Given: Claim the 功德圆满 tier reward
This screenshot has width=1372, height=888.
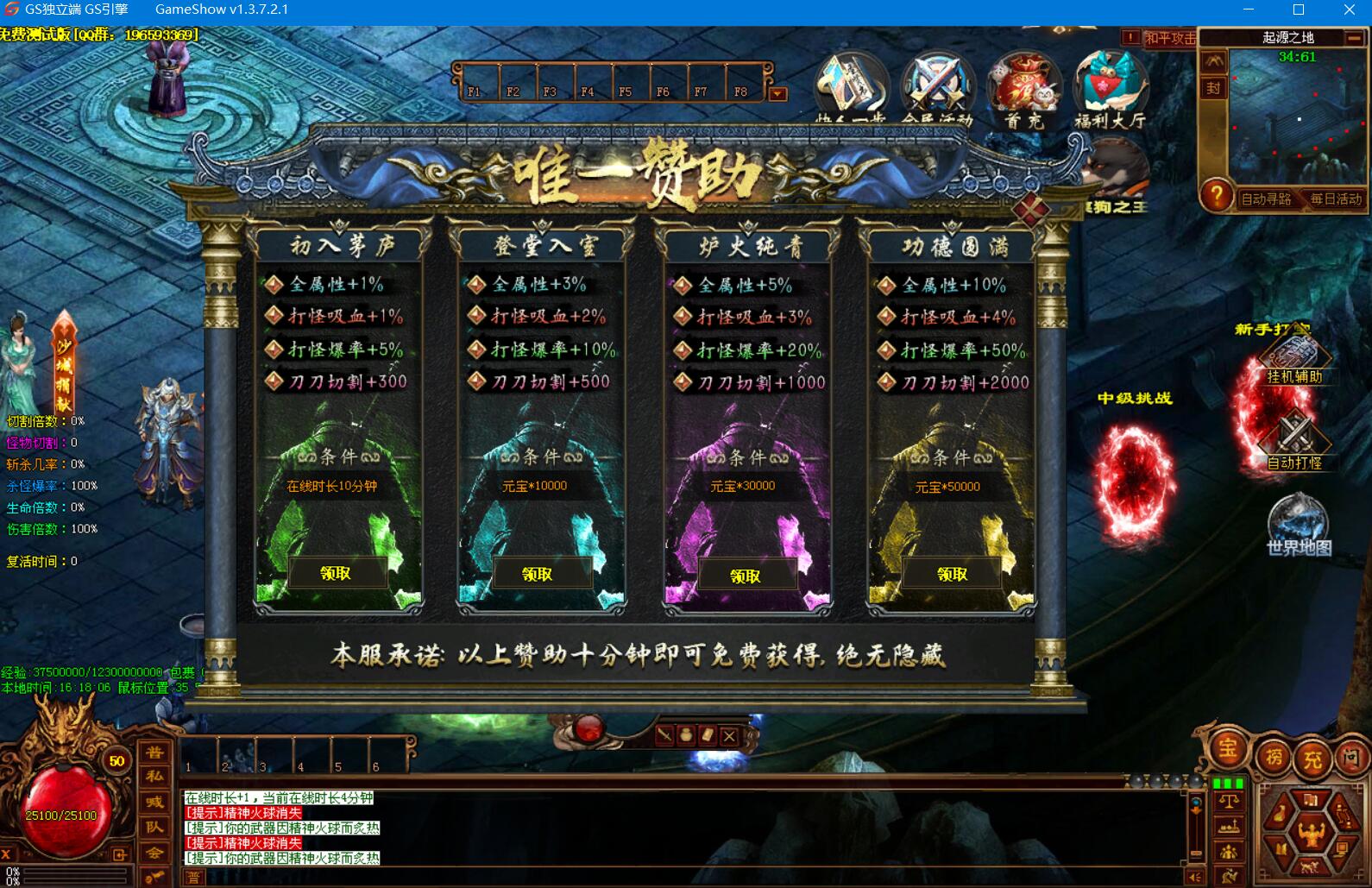Looking at the screenshot, I should point(952,574).
